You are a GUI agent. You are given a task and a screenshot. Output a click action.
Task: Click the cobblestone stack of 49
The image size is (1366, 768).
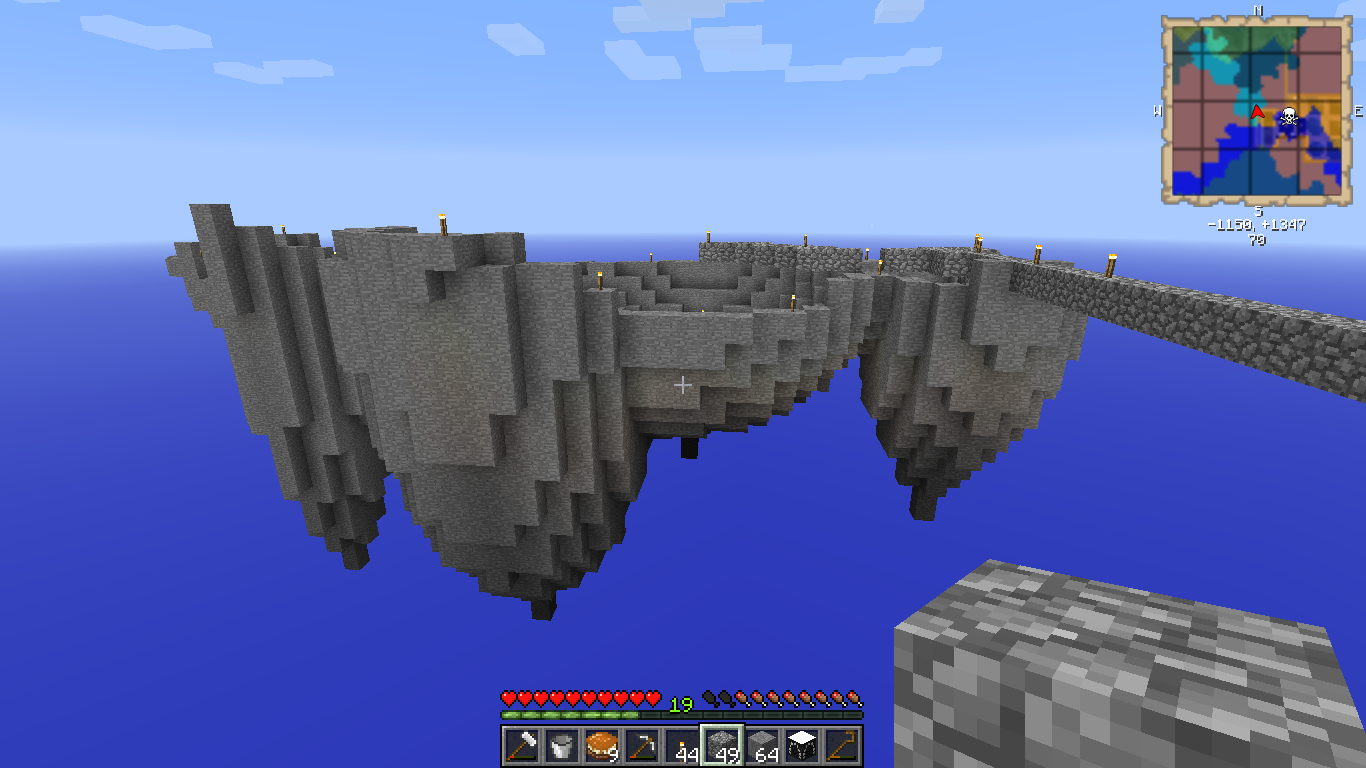coord(721,745)
